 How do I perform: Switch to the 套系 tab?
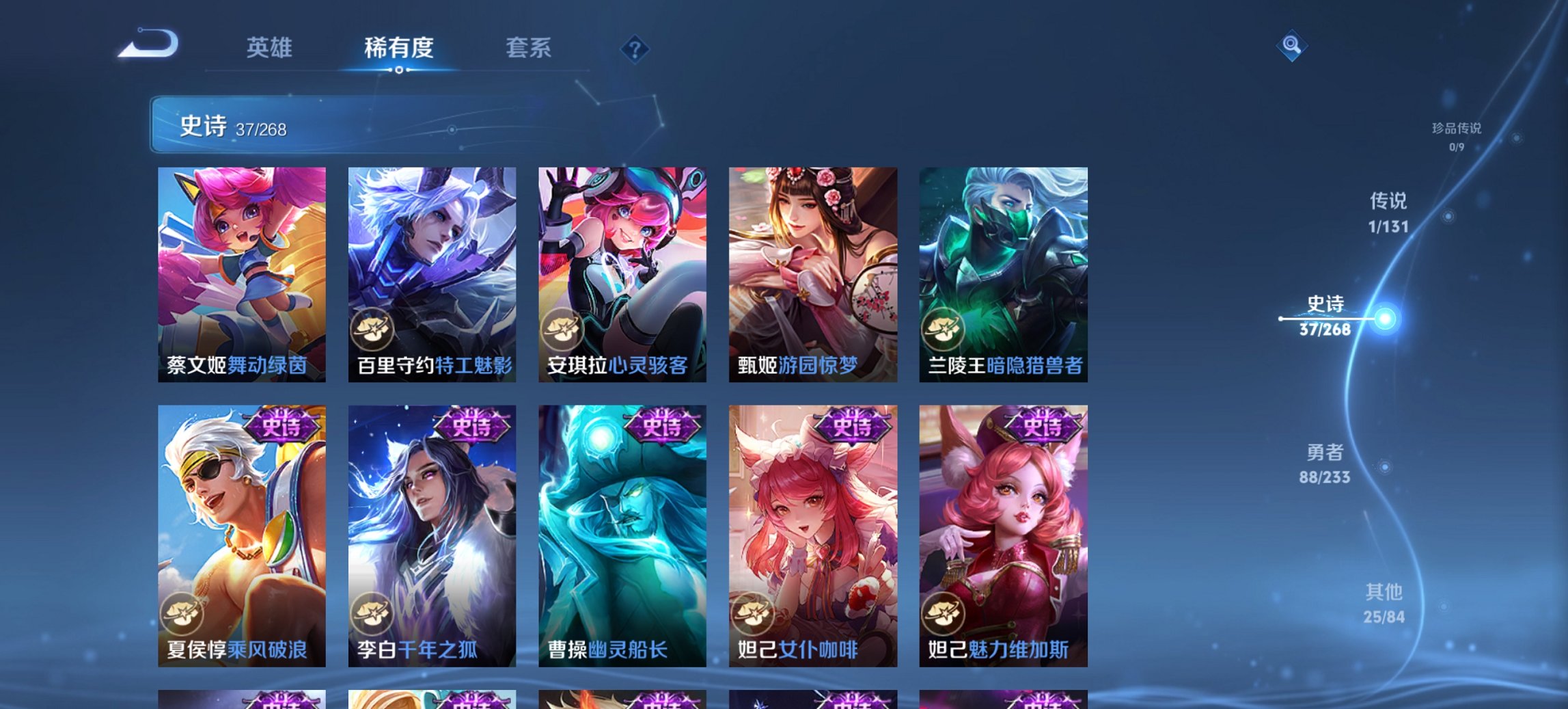529,48
